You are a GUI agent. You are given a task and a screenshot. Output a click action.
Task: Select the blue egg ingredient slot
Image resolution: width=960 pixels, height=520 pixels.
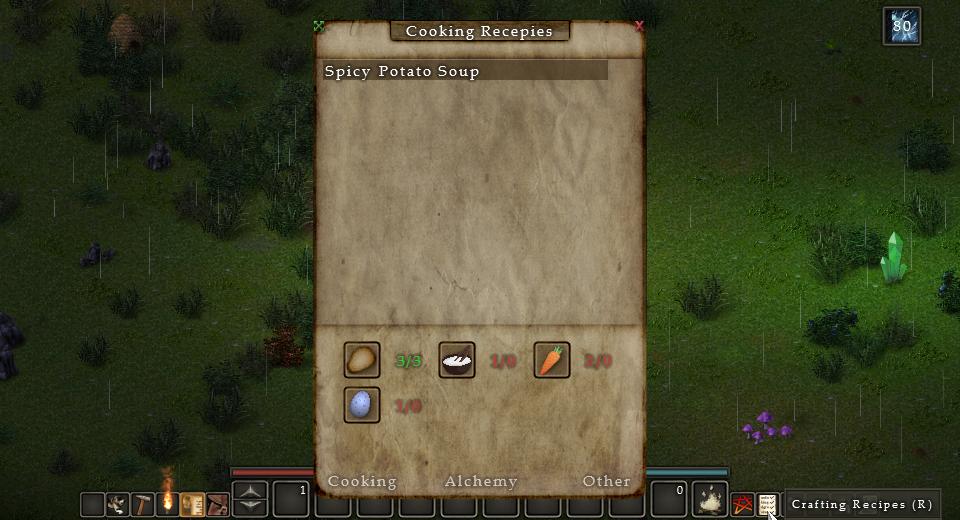[362, 405]
